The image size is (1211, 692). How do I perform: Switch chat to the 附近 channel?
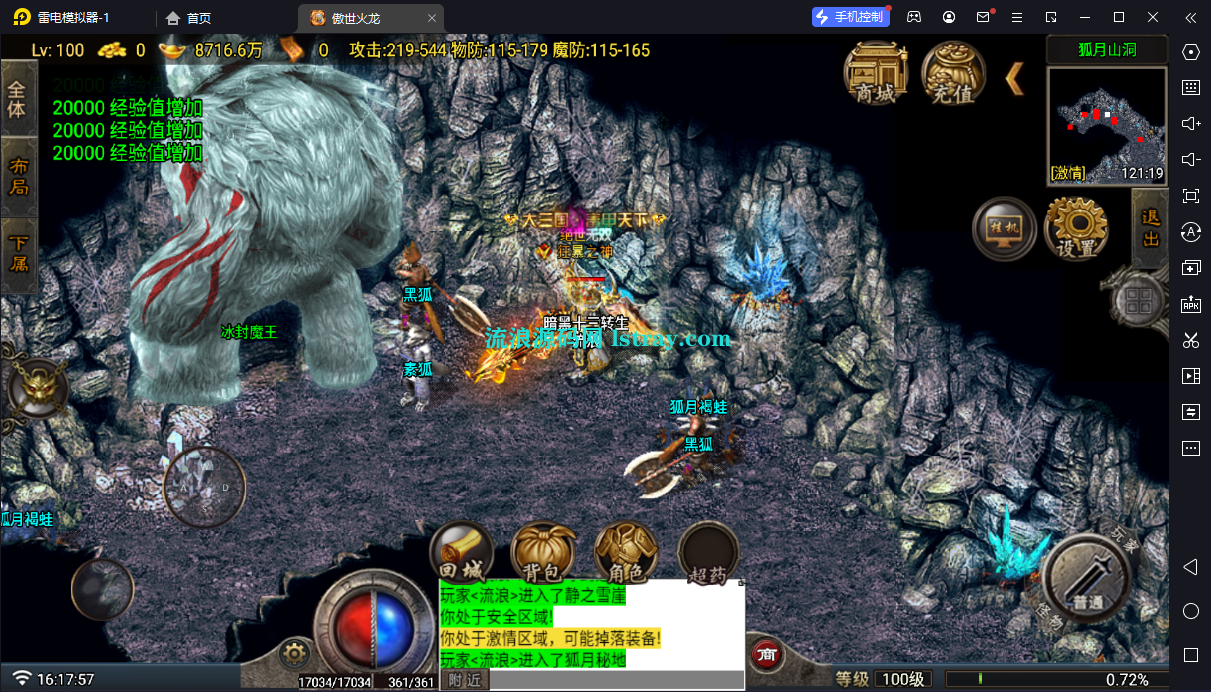coord(465,680)
